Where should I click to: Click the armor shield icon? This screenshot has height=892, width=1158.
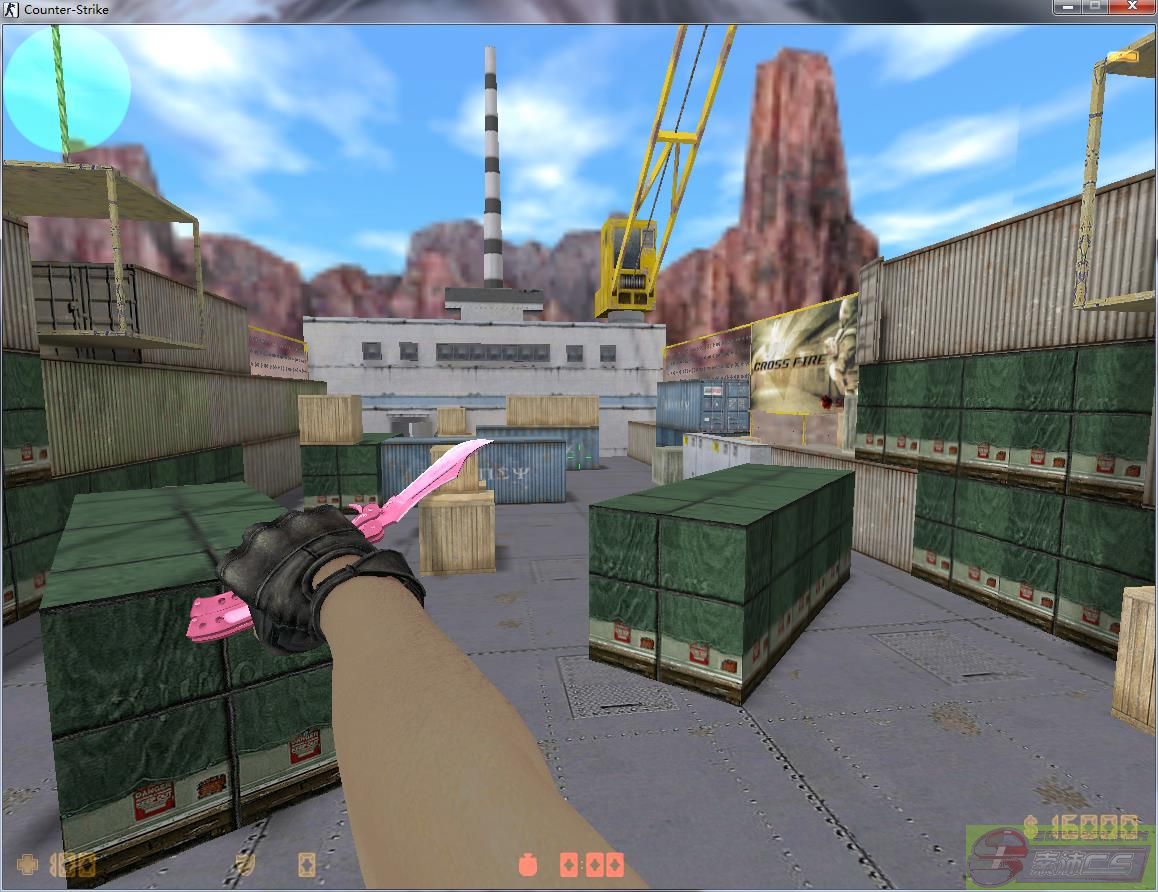[243, 864]
